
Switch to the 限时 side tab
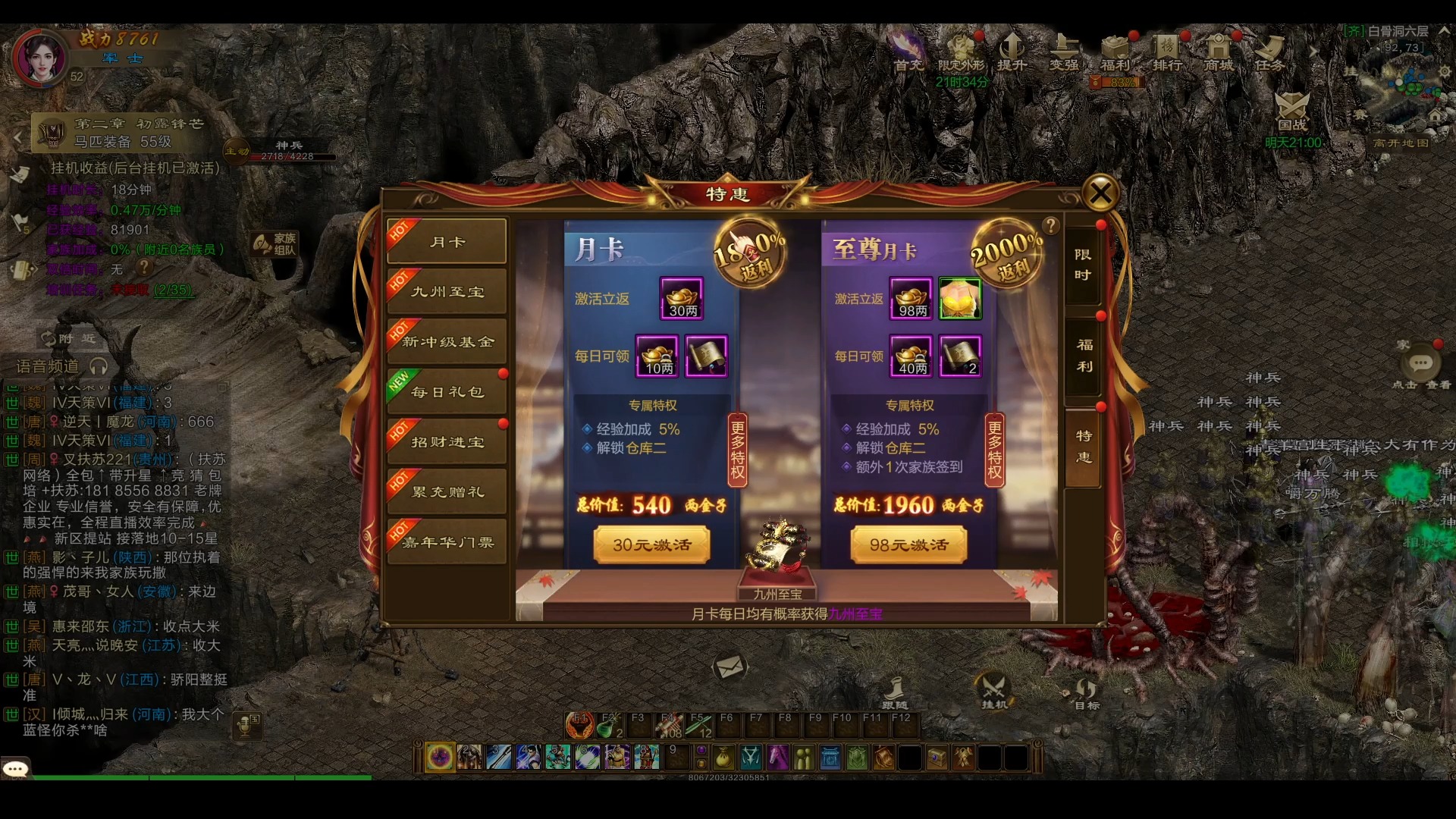click(x=1083, y=265)
